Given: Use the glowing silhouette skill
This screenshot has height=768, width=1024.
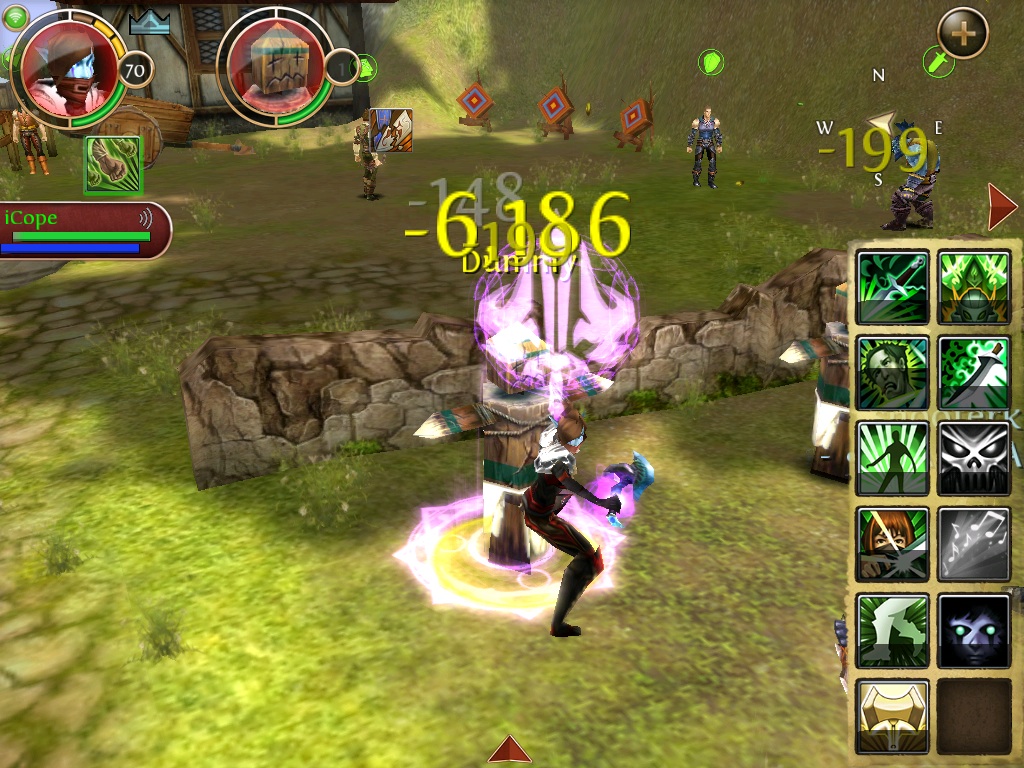Looking at the screenshot, I should 892,459.
